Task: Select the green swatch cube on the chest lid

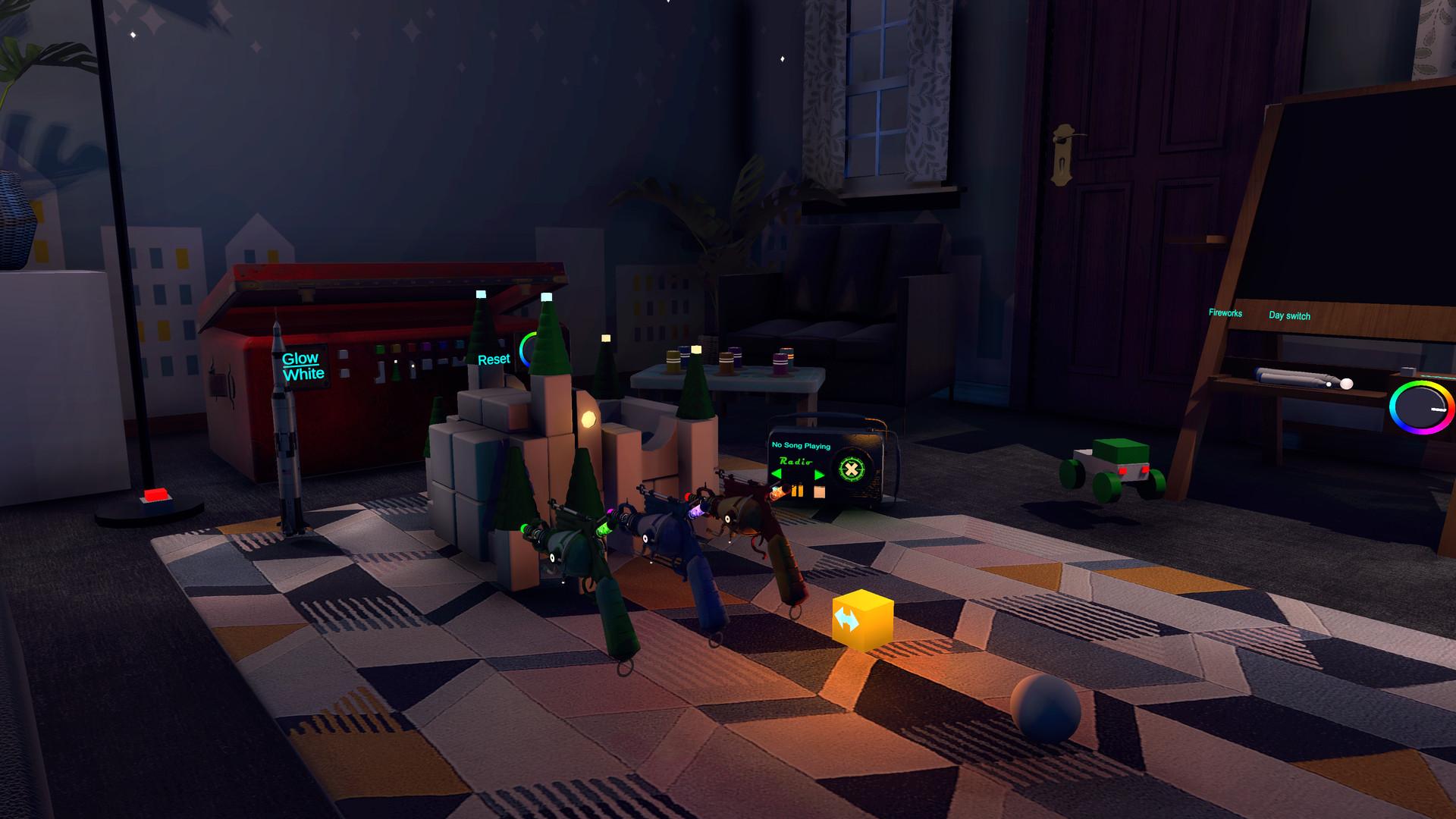Action: 379,349
